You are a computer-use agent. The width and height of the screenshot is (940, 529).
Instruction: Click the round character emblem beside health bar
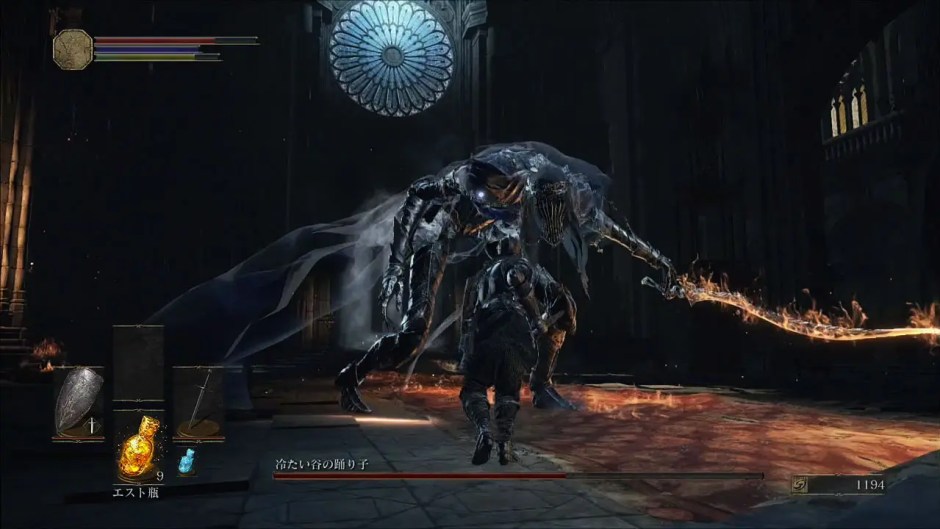(x=73, y=49)
